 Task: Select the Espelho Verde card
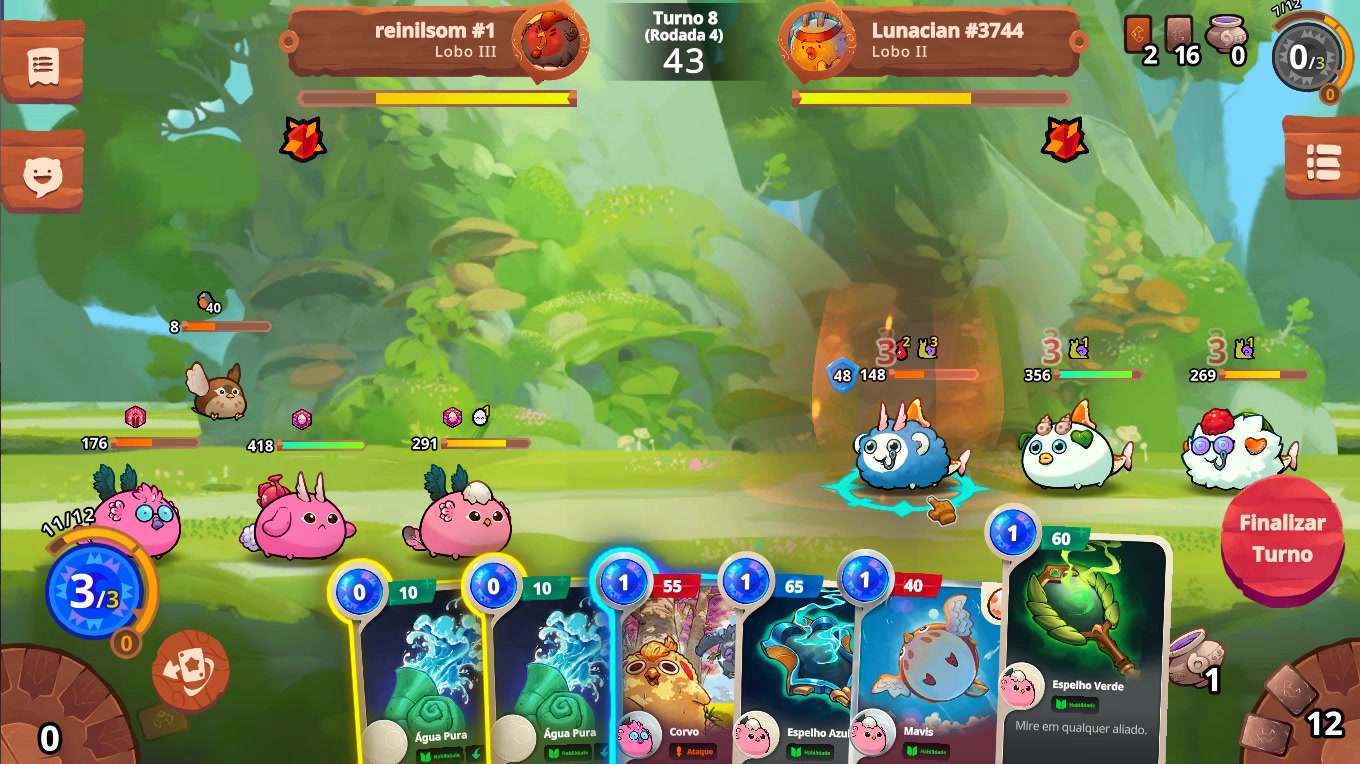(1086, 640)
